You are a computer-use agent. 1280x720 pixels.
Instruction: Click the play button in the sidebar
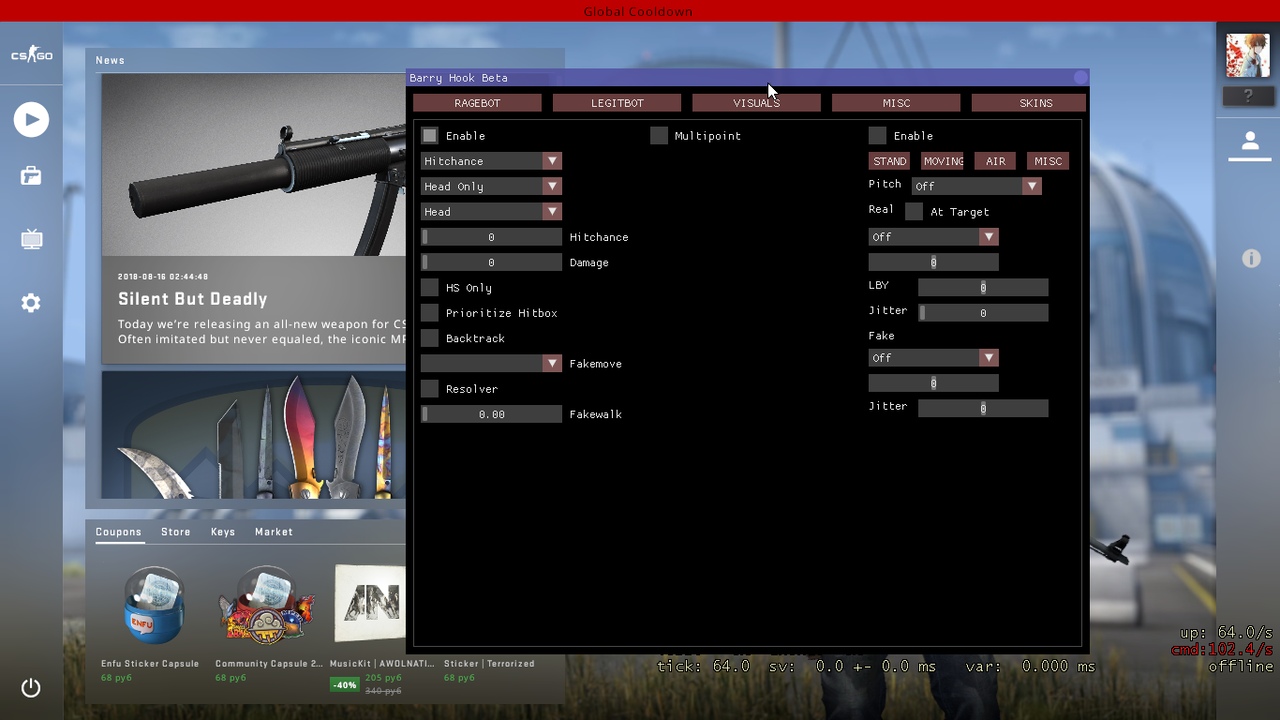point(31,120)
